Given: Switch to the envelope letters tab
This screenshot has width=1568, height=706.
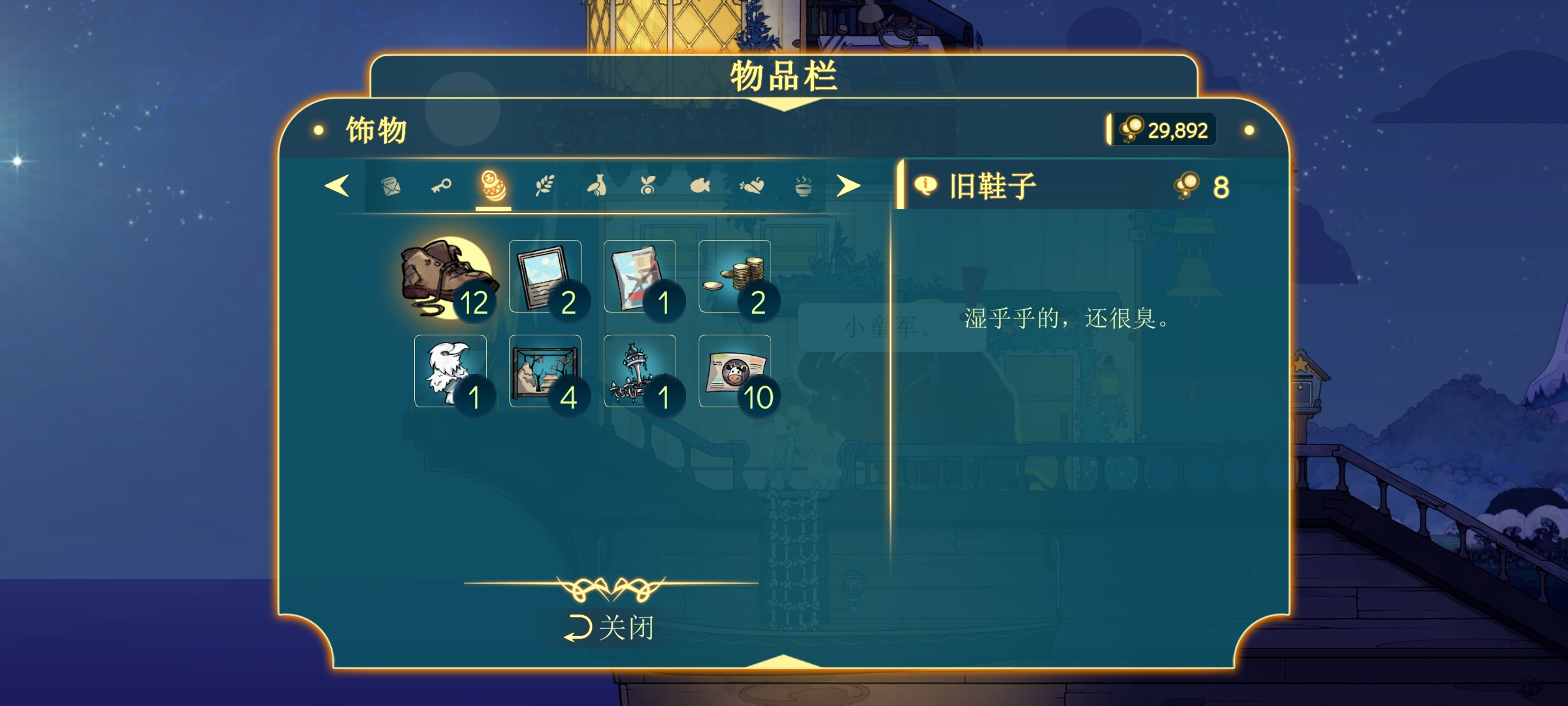Looking at the screenshot, I should [x=391, y=187].
